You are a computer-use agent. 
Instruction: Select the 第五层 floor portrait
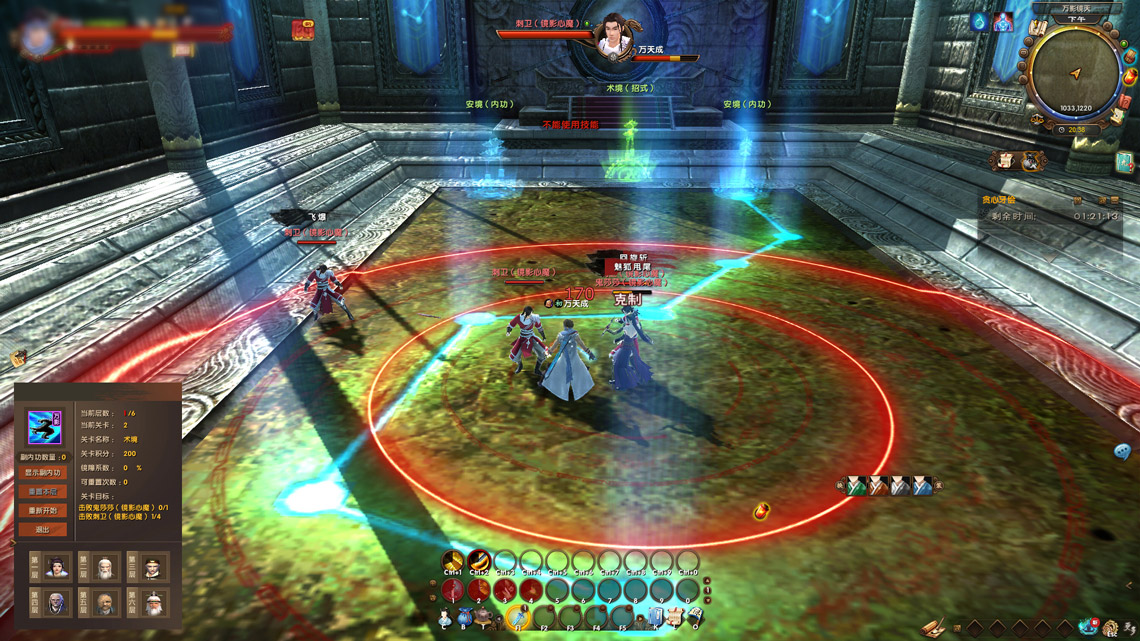pos(105,603)
